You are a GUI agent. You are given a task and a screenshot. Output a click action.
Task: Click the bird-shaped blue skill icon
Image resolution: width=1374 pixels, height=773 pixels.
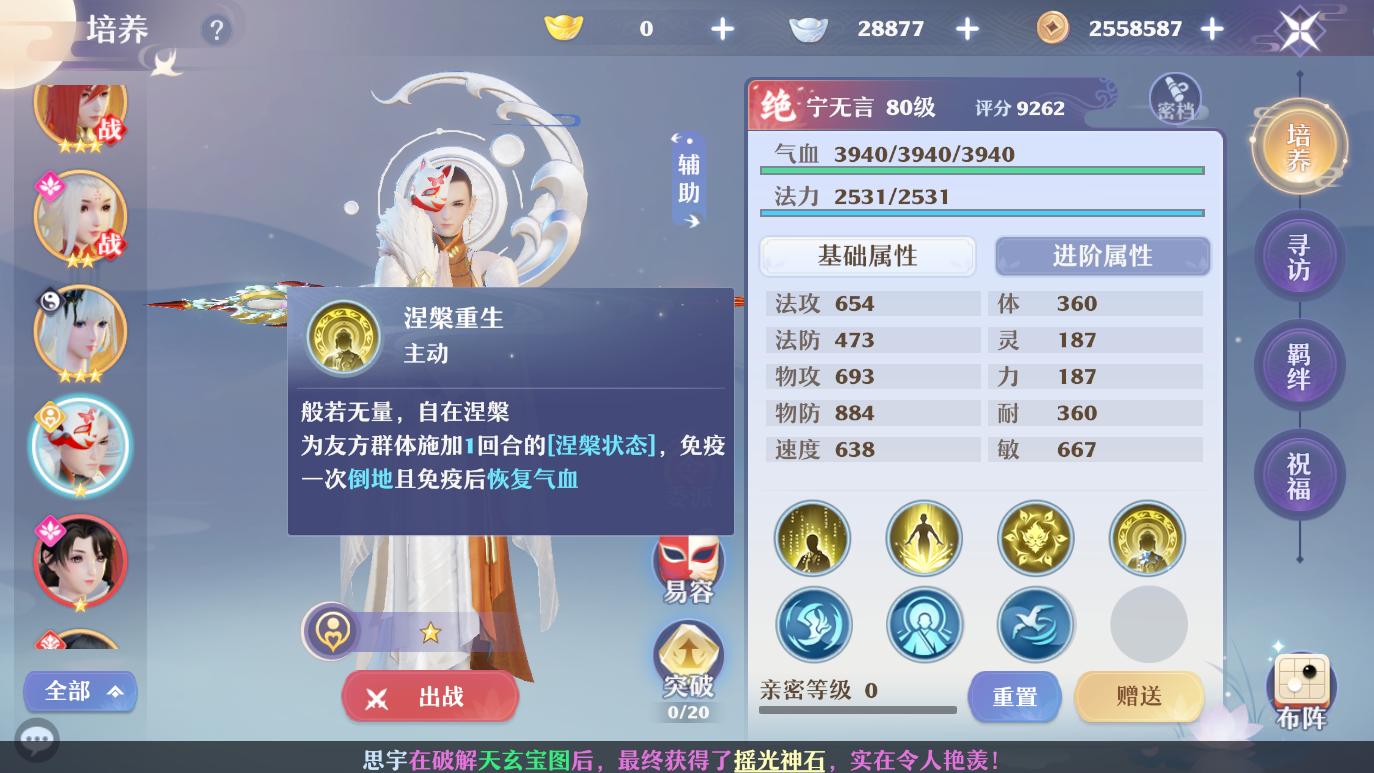pos(1036,624)
